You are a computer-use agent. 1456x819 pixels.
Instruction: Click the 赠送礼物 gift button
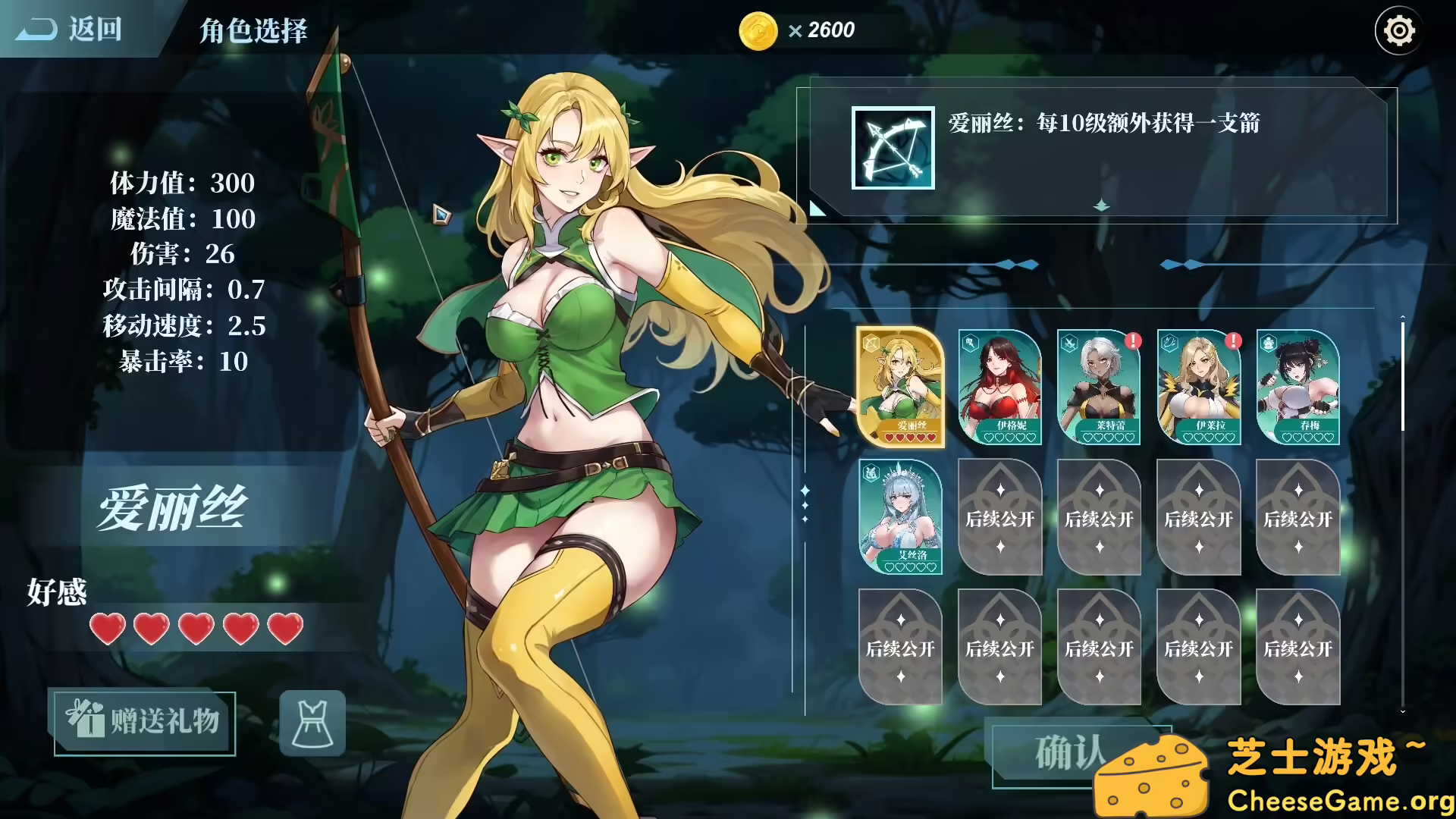click(x=143, y=723)
